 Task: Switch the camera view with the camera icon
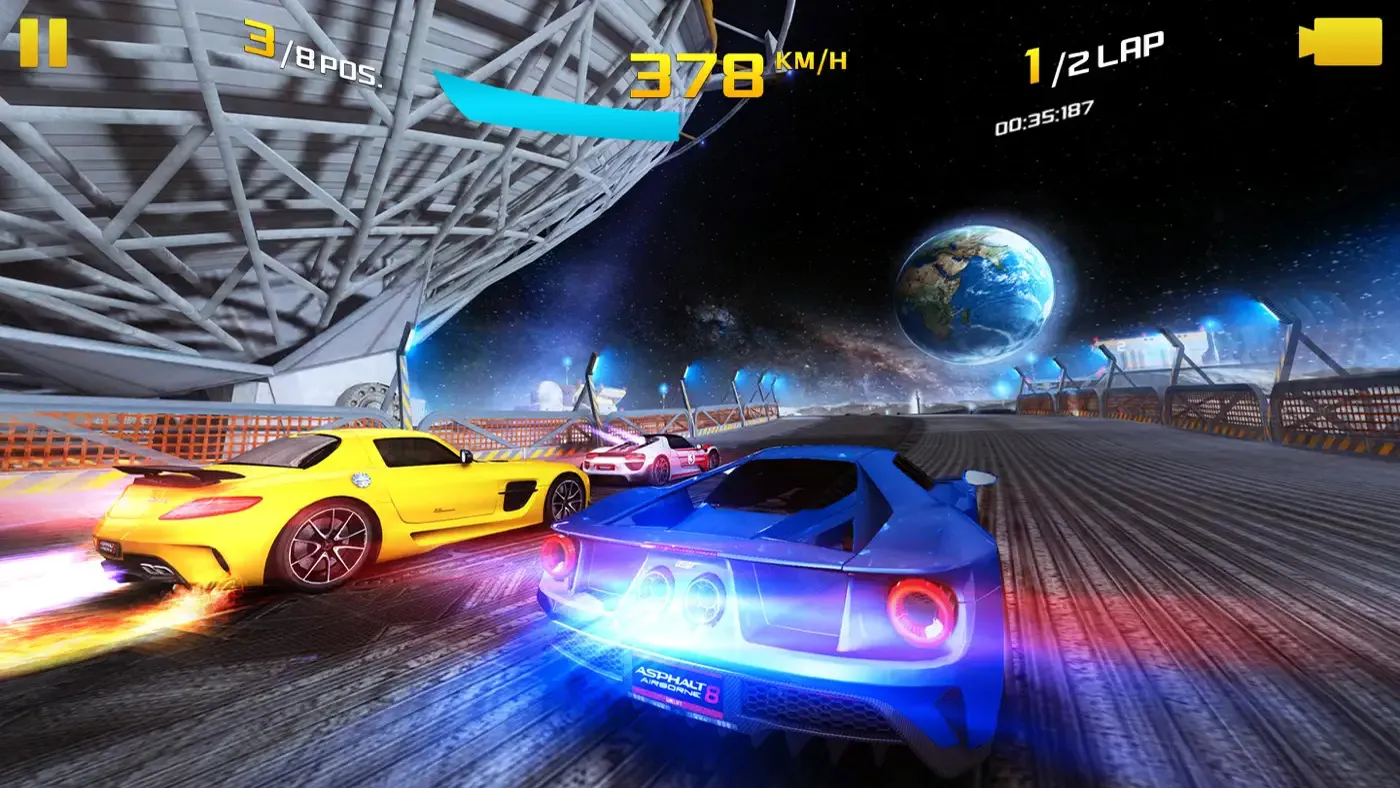pos(1340,43)
